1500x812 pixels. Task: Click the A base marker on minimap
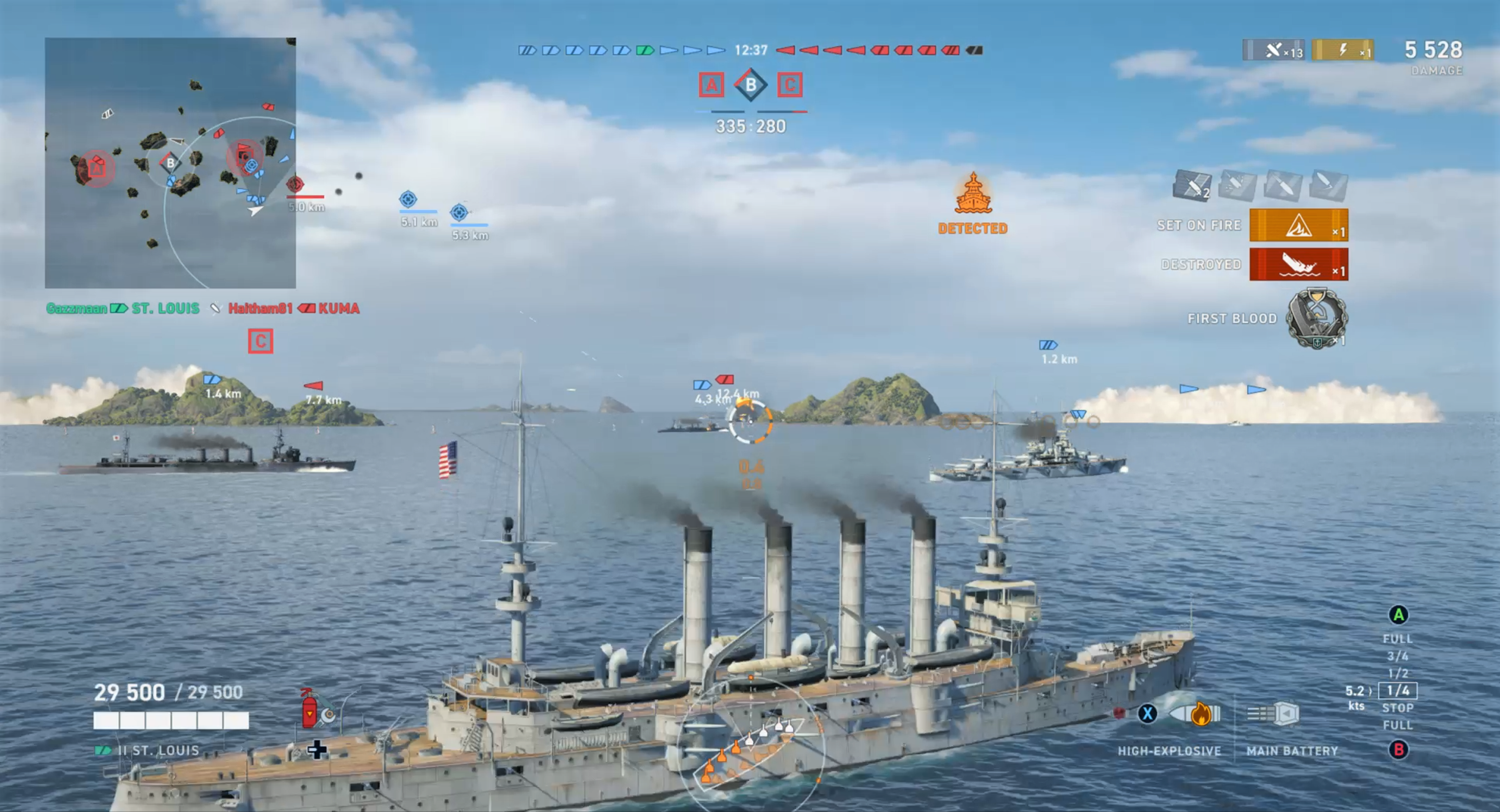pyautogui.click(x=97, y=169)
